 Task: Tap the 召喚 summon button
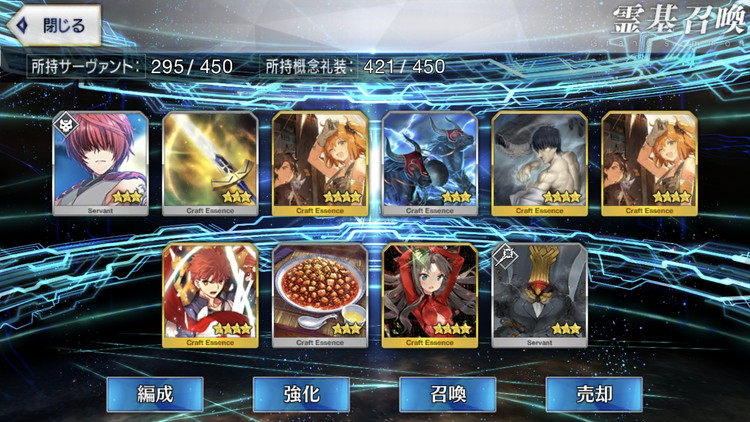pos(447,394)
